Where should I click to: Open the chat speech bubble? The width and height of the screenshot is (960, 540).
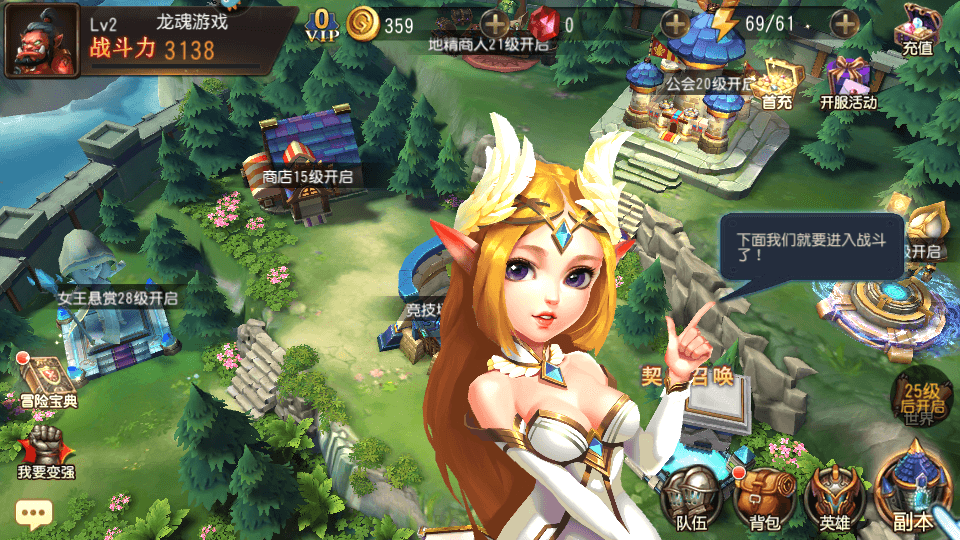(x=33, y=515)
